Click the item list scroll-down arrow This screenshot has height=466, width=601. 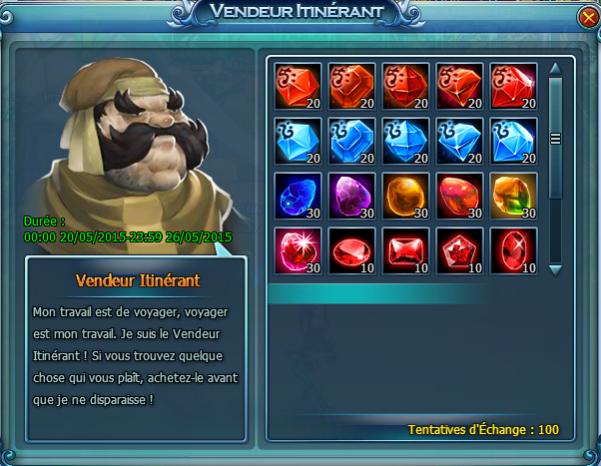556,268
